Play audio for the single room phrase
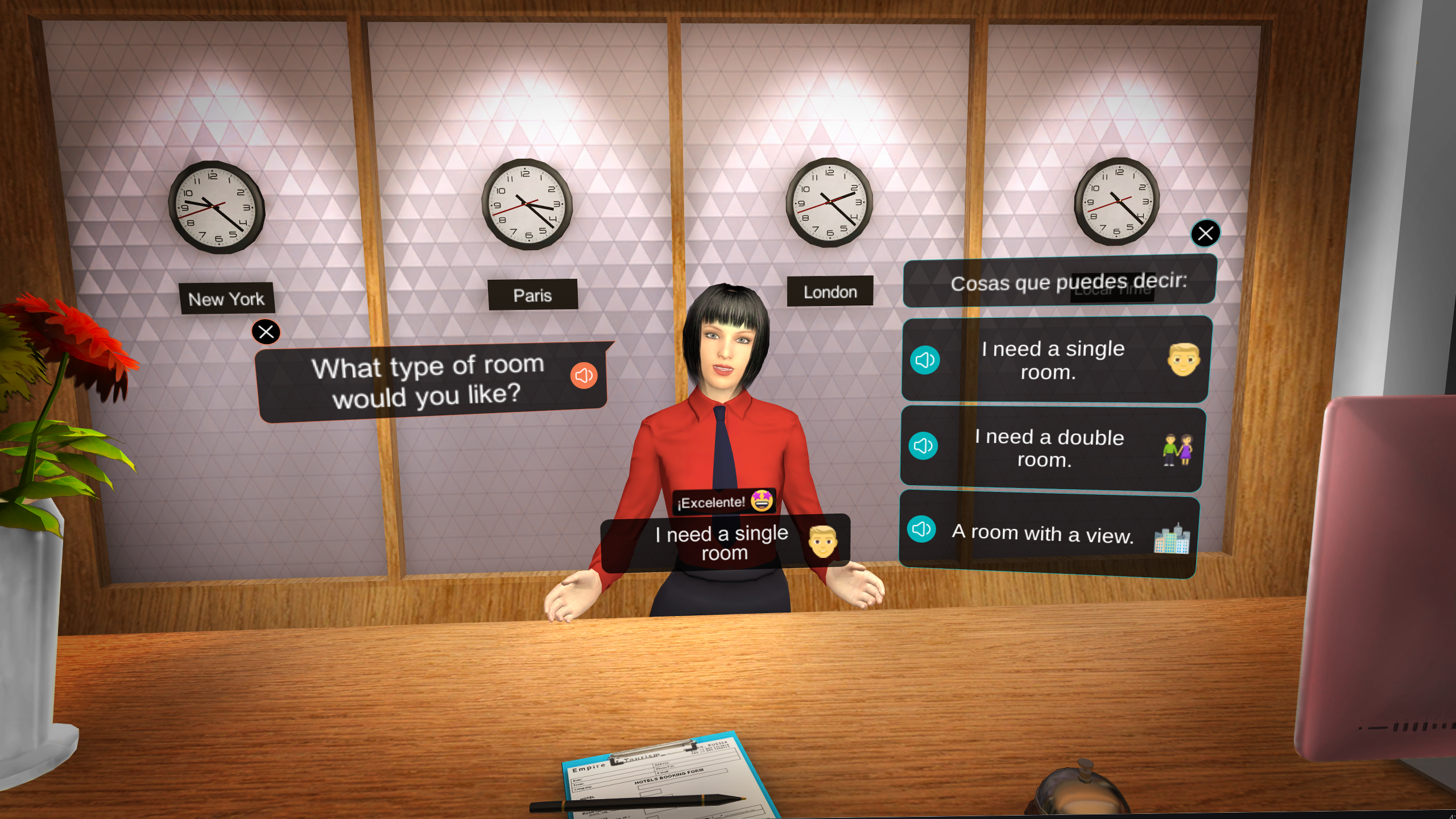This screenshot has height=819, width=1456. point(925,360)
